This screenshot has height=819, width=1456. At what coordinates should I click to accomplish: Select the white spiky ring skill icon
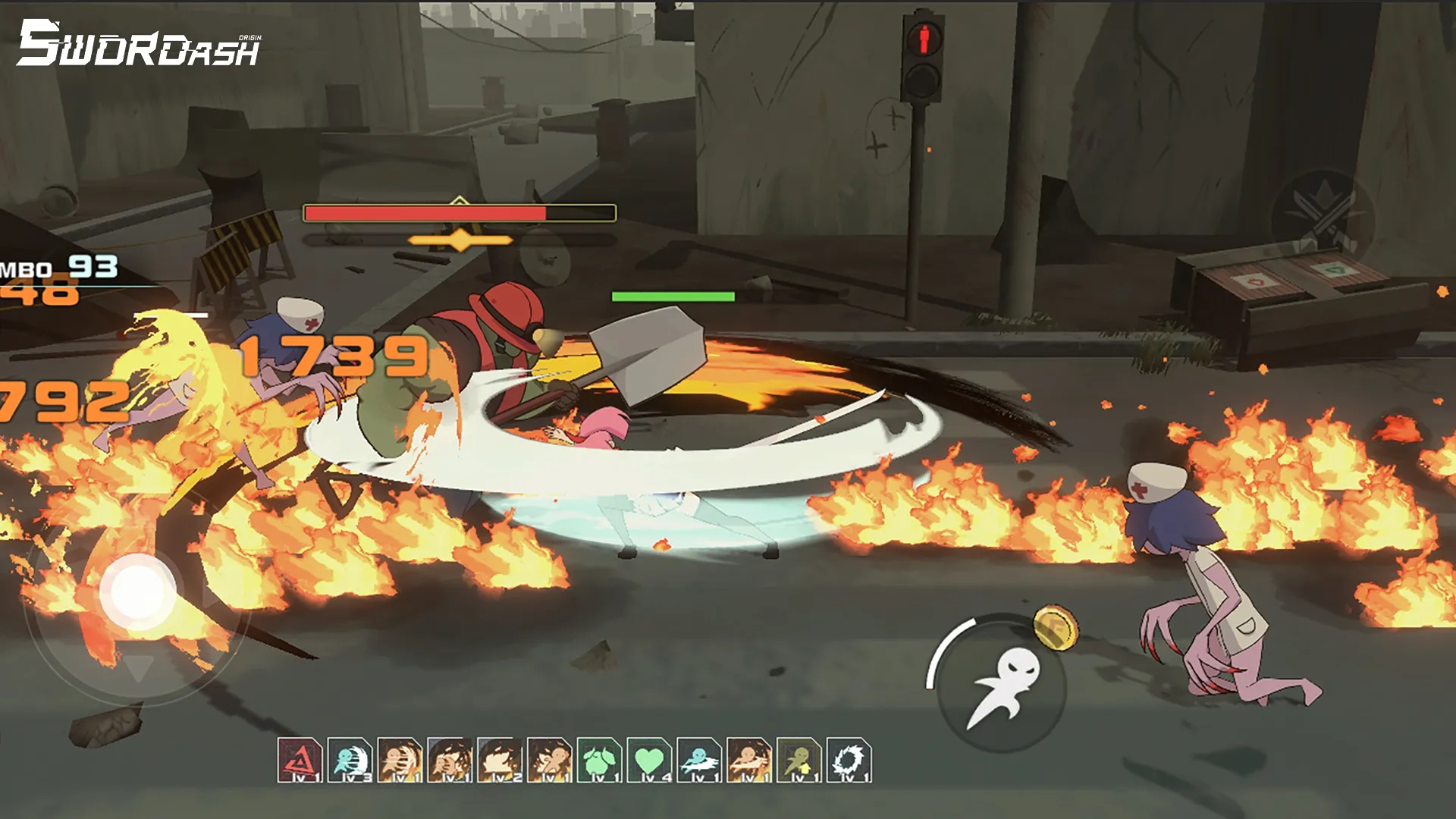[849, 760]
